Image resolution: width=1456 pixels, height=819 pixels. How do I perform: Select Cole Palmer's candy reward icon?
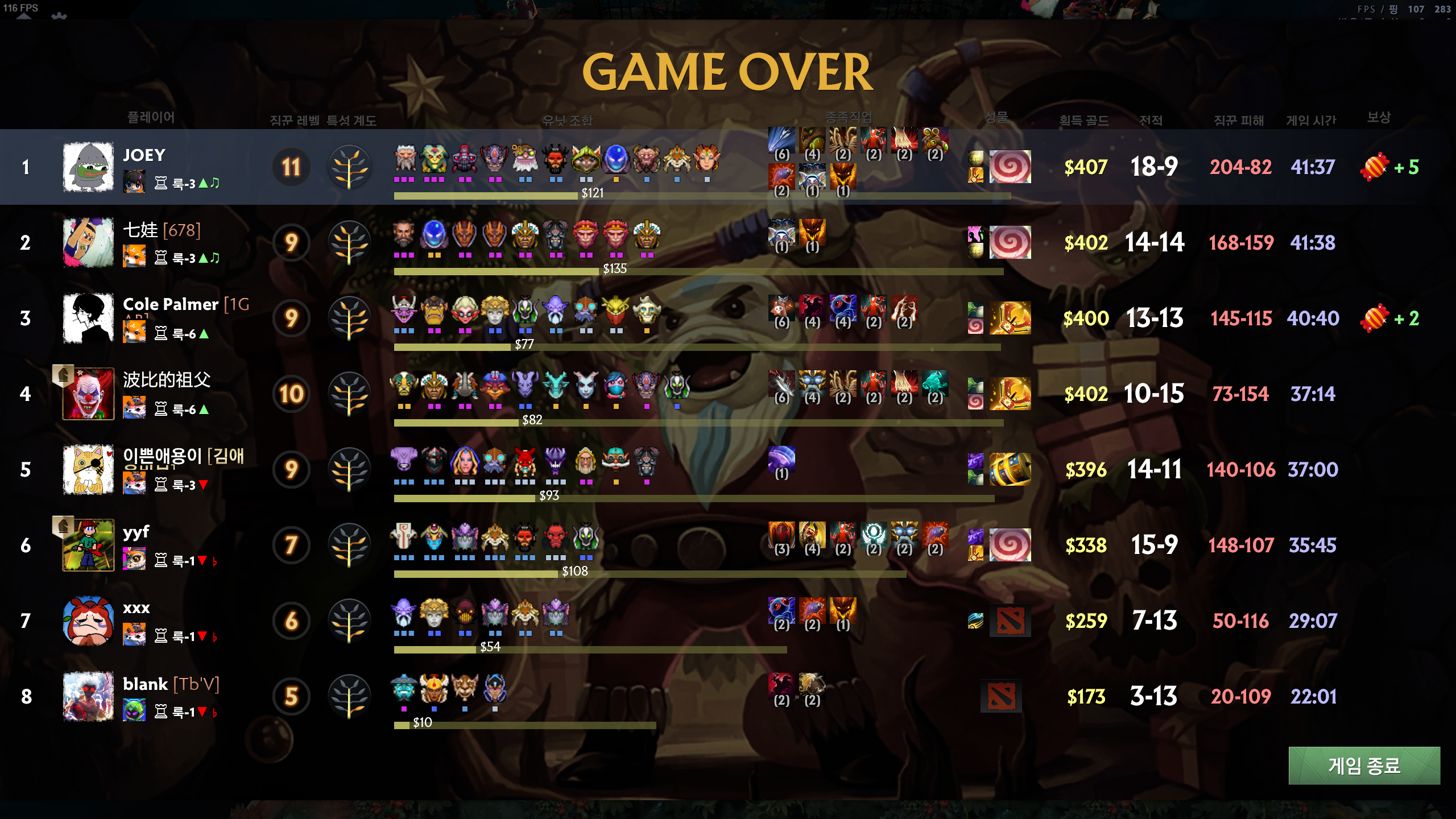tap(1375, 318)
